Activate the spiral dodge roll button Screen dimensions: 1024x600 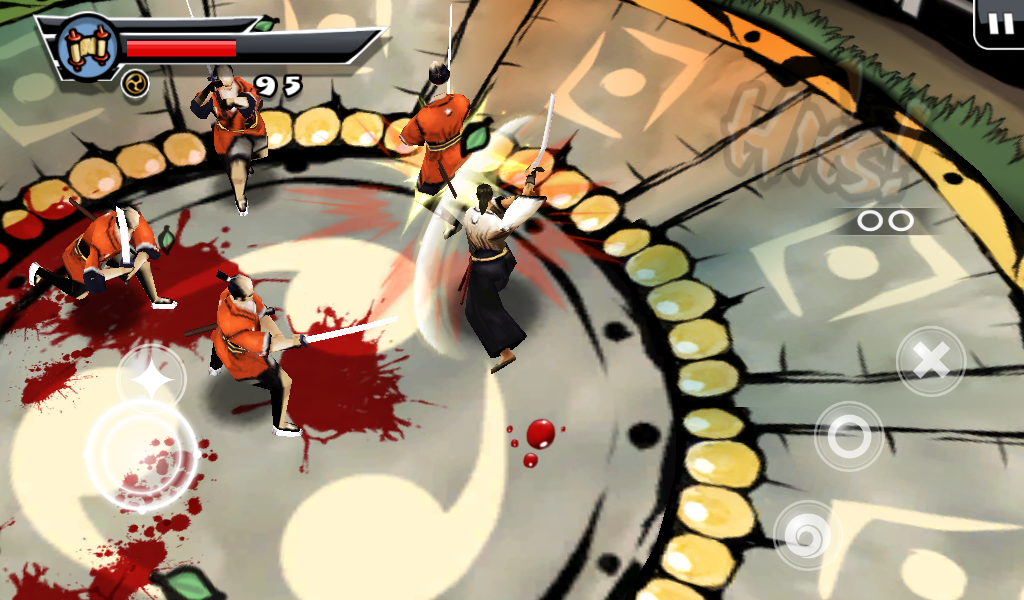[x=806, y=534]
